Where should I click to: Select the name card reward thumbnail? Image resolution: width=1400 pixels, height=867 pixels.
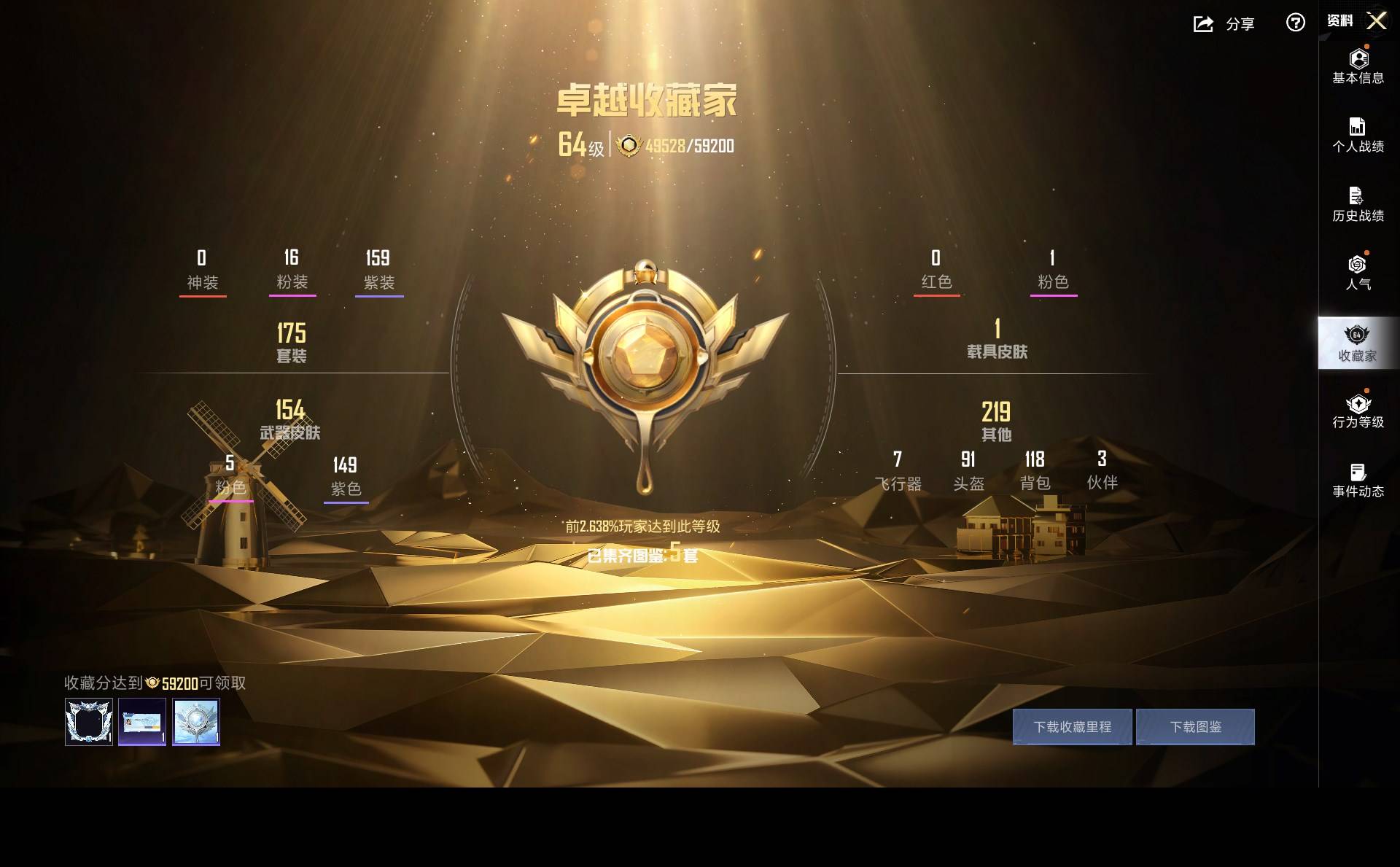click(x=142, y=722)
